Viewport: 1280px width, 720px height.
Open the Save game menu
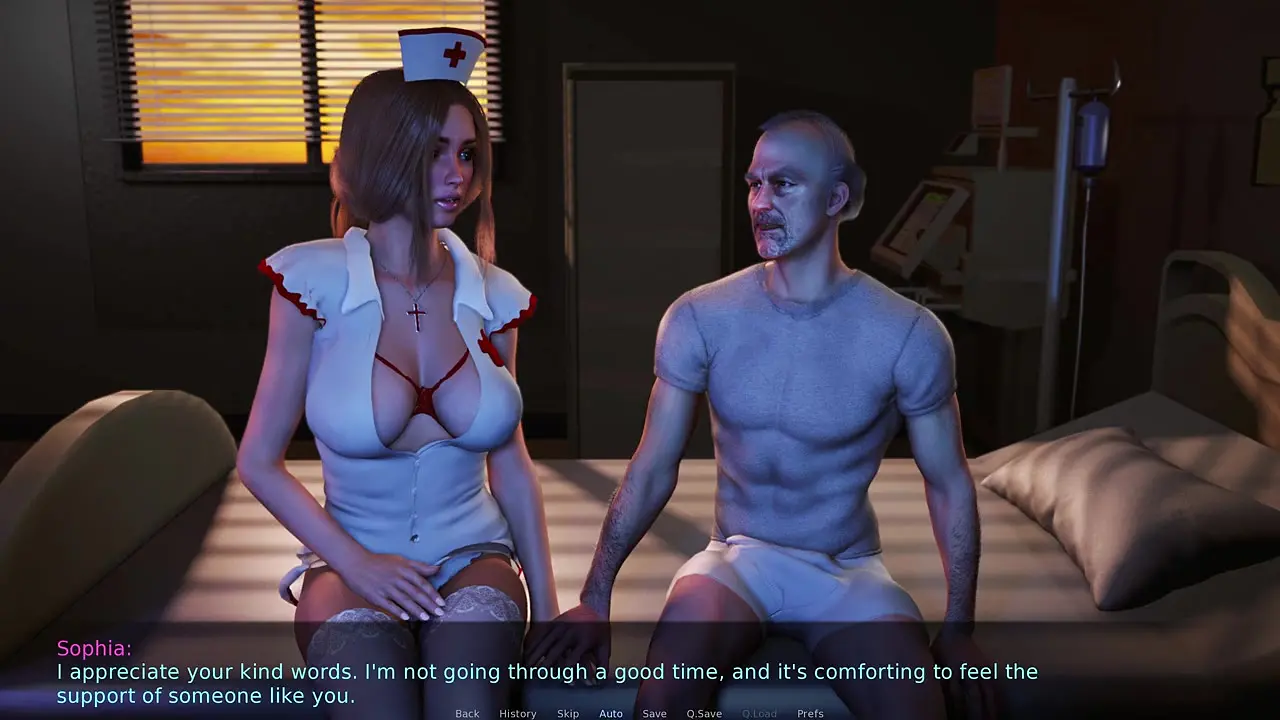pos(655,713)
